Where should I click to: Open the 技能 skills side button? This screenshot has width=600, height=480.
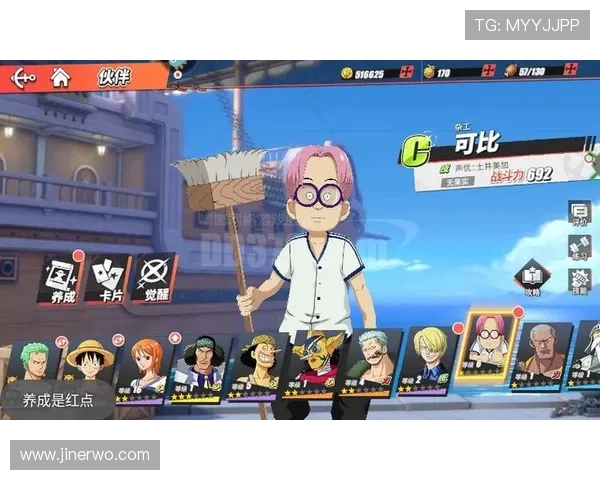tap(579, 281)
